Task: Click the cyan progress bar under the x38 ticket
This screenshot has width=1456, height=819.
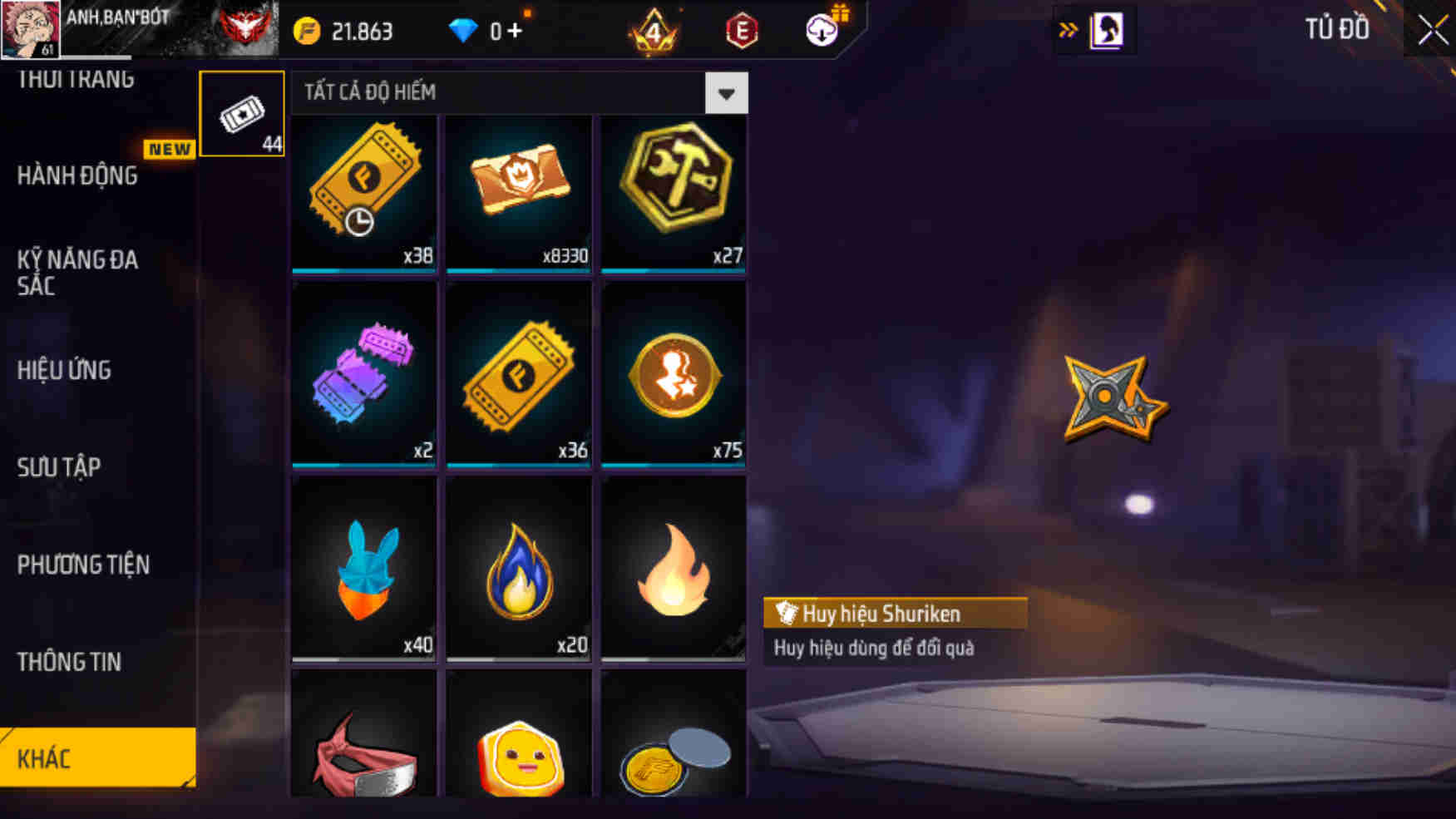Action: (363, 271)
